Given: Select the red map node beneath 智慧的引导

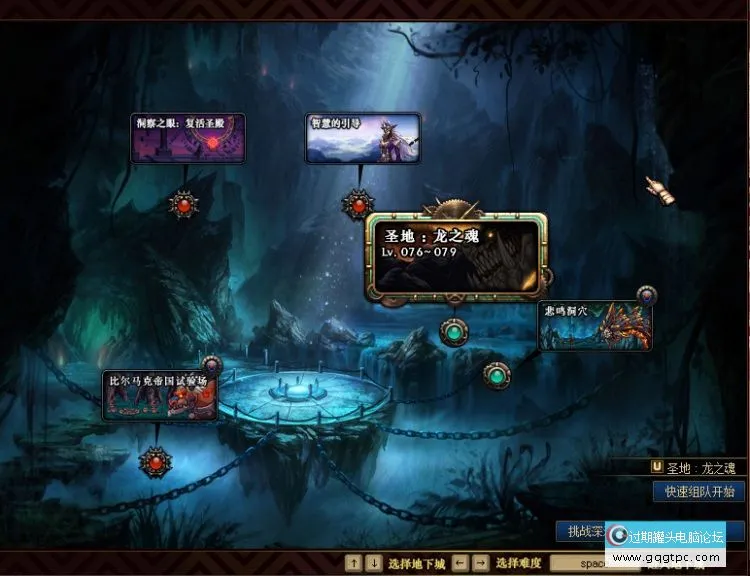Looking at the screenshot, I should [x=357, y=203].
